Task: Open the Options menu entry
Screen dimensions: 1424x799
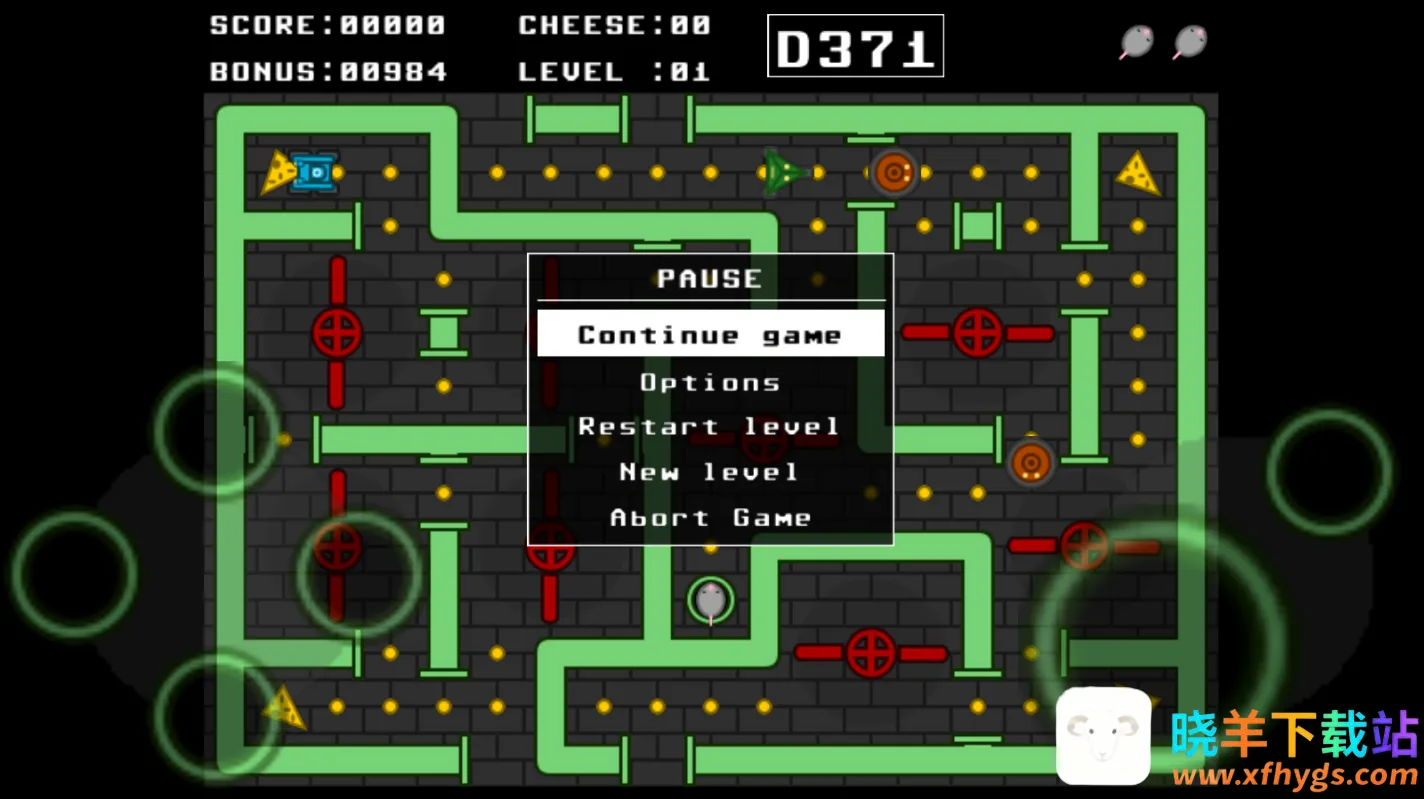Action: pos(710,382)
